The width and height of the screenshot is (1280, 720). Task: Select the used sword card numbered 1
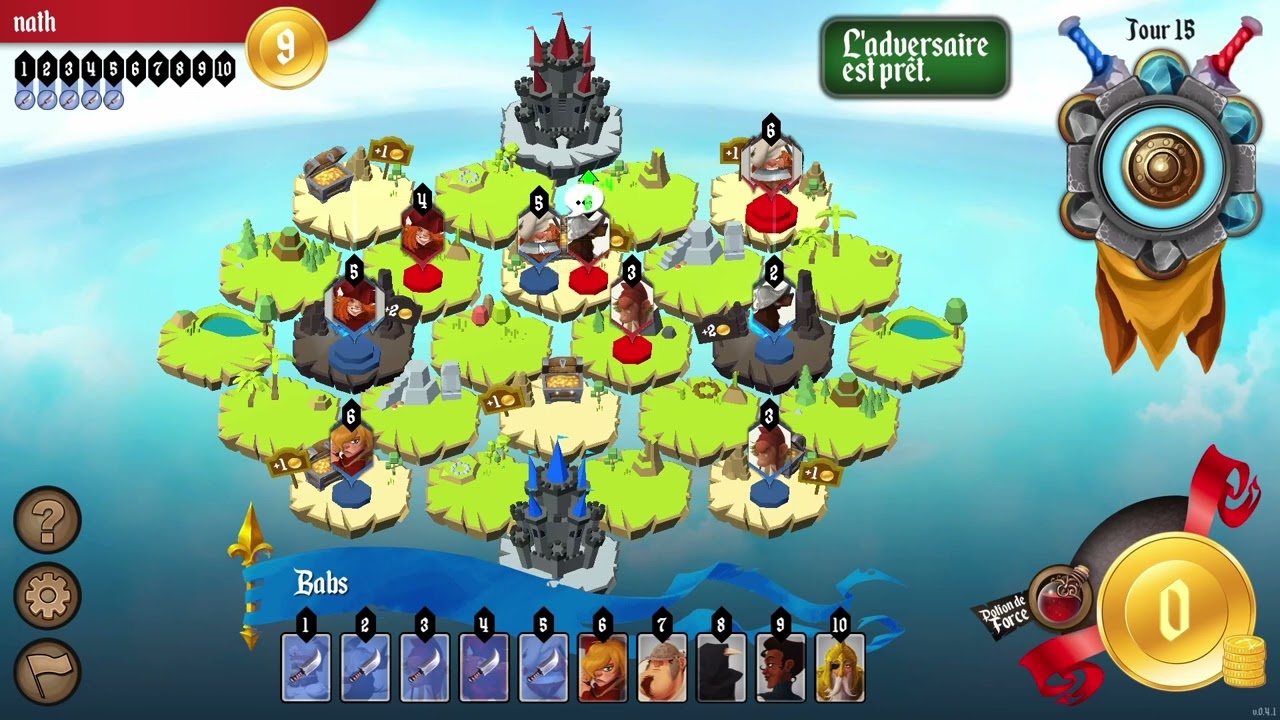(306, 667)
